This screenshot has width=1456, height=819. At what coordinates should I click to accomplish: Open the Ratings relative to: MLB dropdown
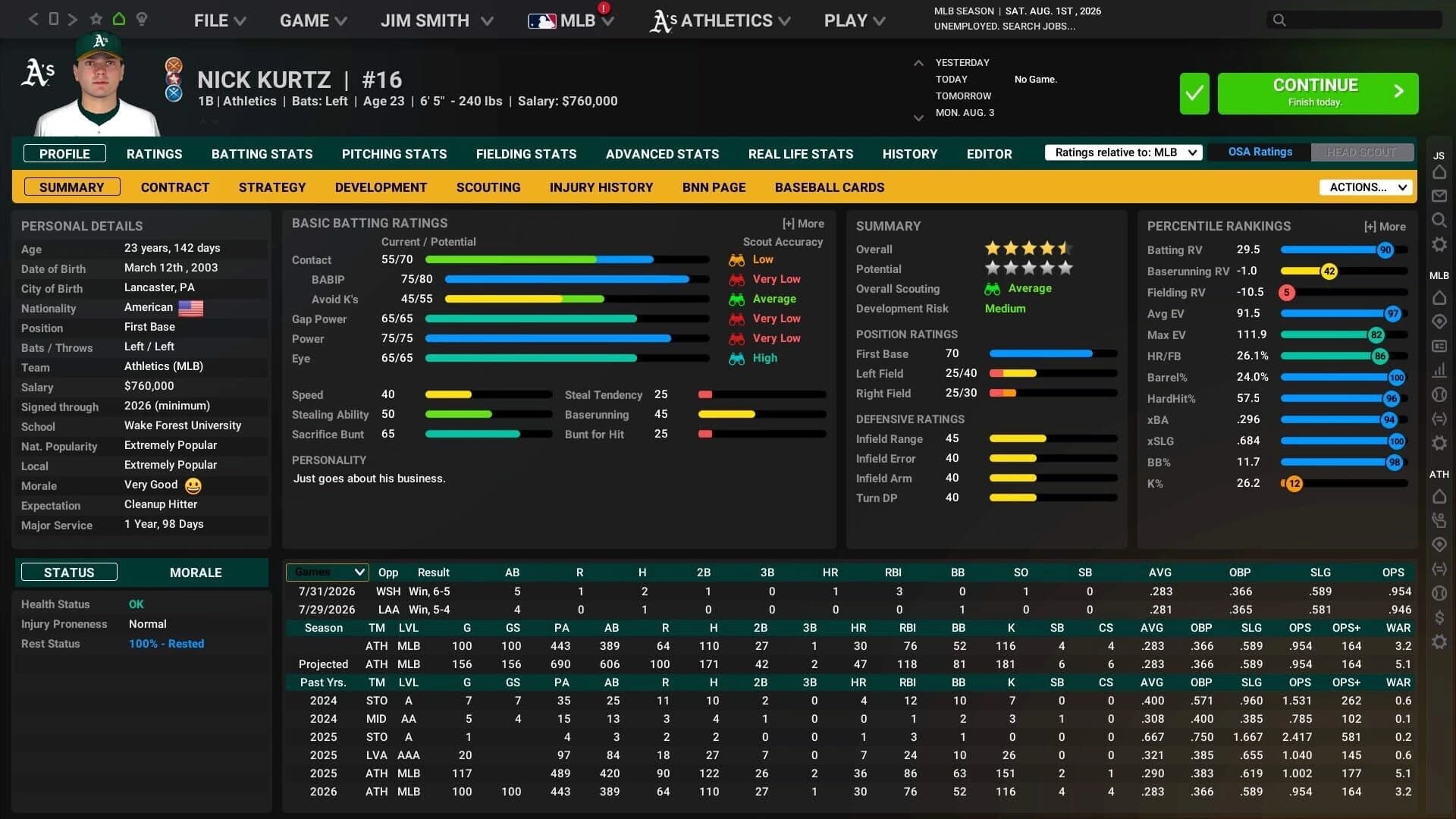(1123, 152)
